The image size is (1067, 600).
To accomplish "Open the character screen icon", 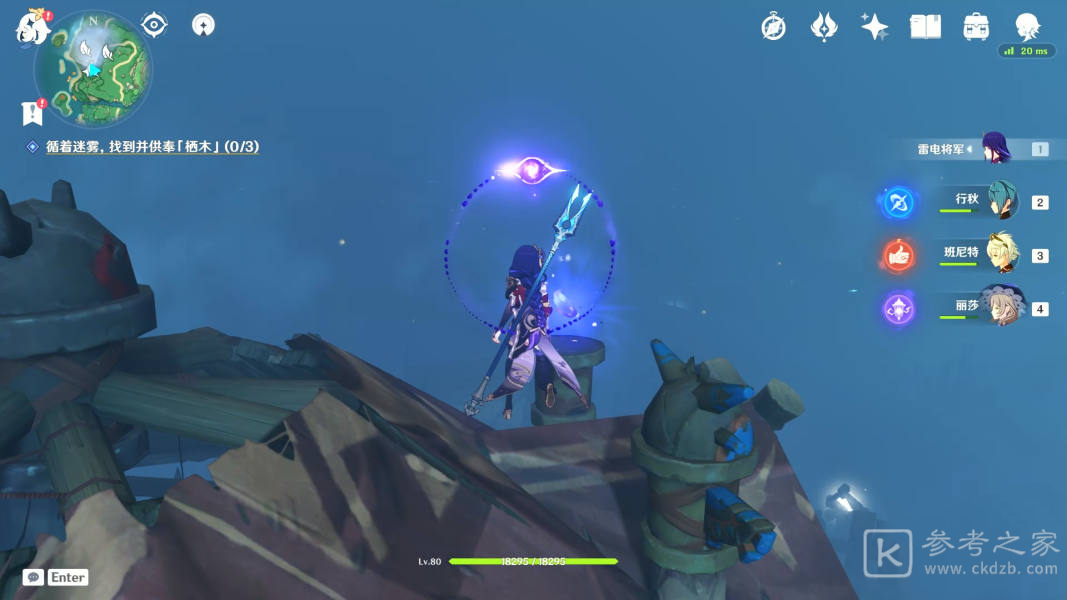I will (x=1027, y=26).
